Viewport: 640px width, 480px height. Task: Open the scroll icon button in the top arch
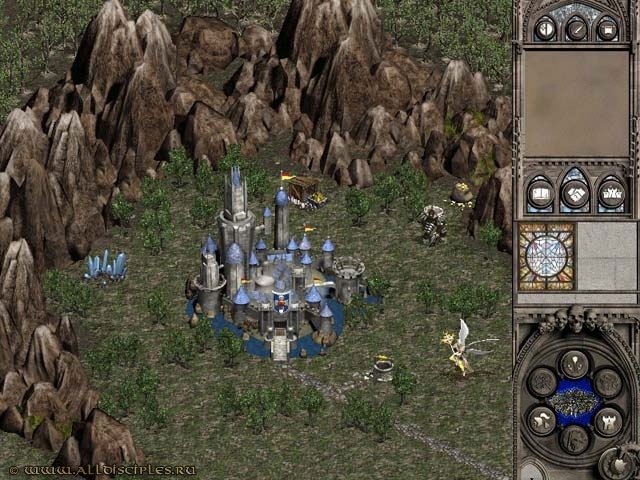(x=607, y=28)
